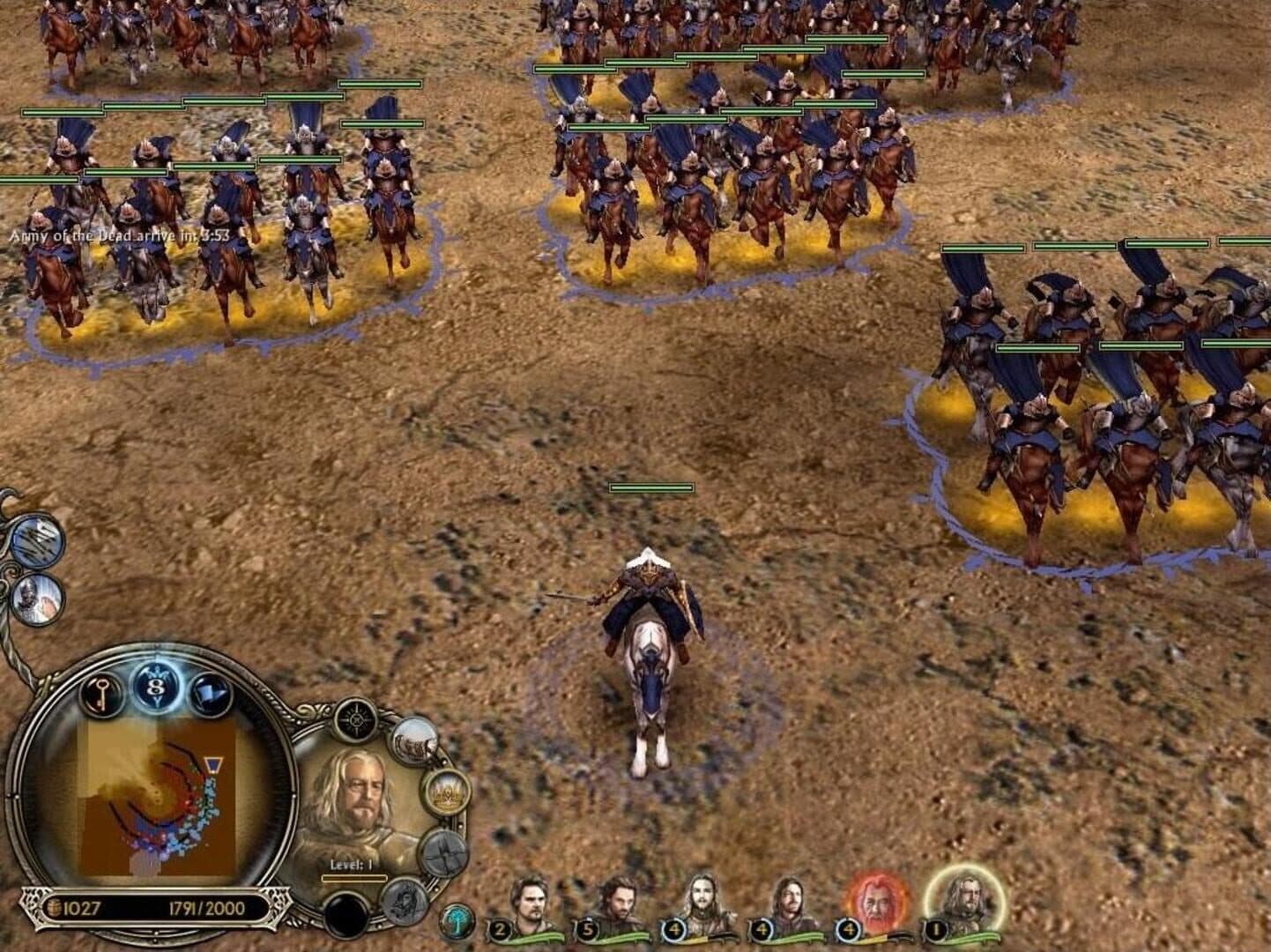The image size is (1271, 952).
Task: Click the blue banner button above minimap
Action: [x=210, y=693]
